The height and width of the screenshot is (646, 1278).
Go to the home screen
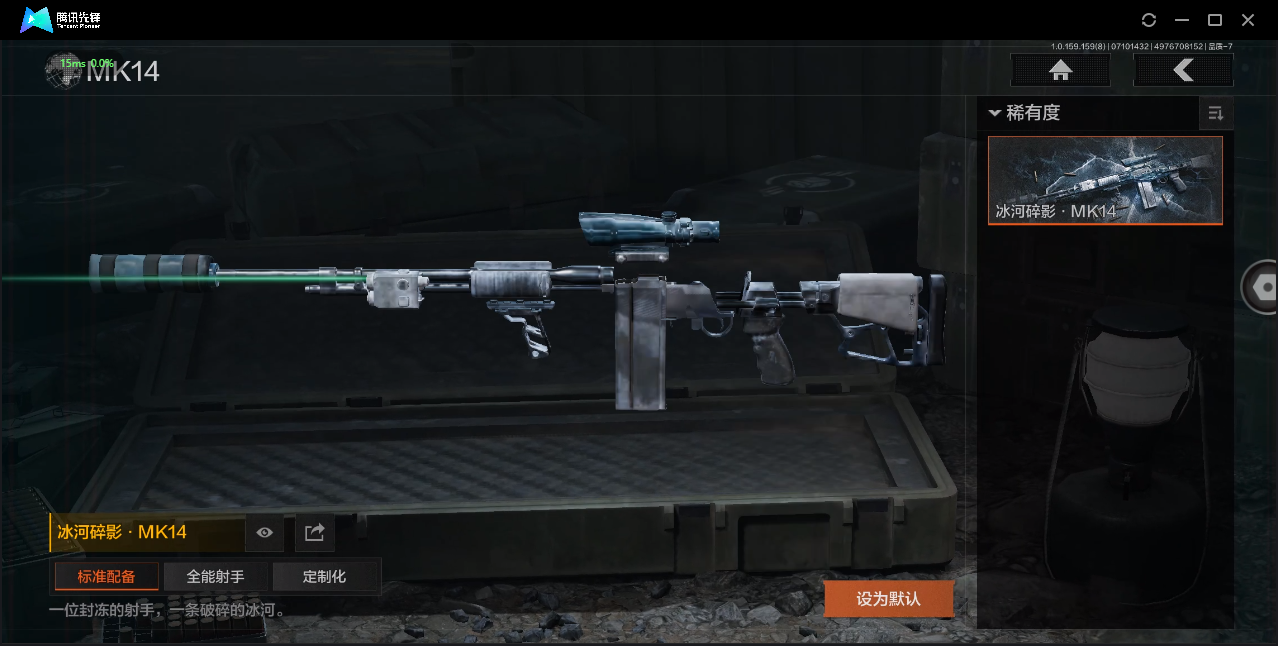[1060, 70]
